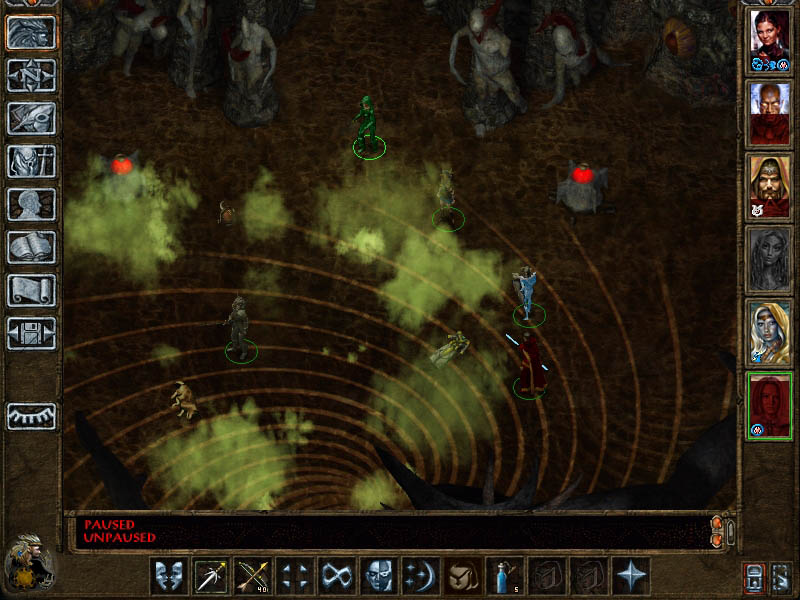Open the area map from the compass button

pyautogui.click(x=31, y=75)
